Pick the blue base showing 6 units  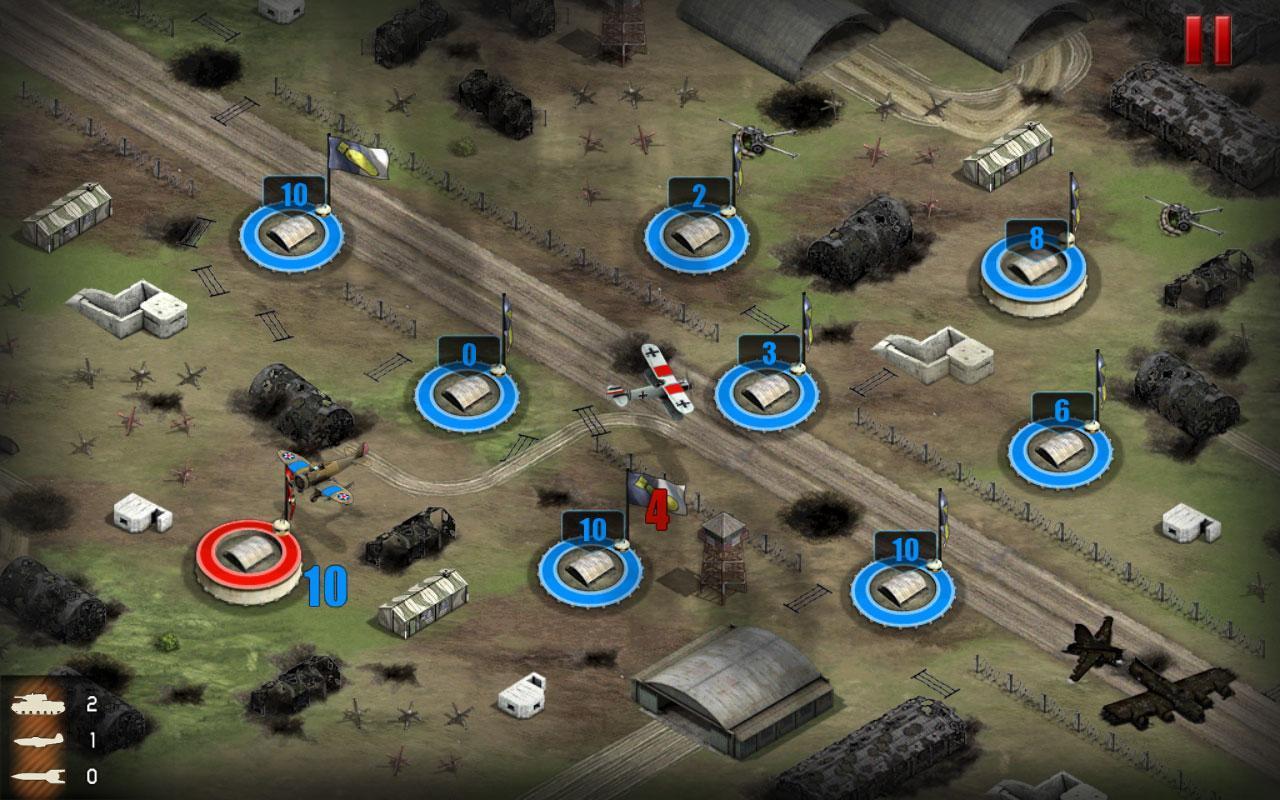tap(1060, 450)
